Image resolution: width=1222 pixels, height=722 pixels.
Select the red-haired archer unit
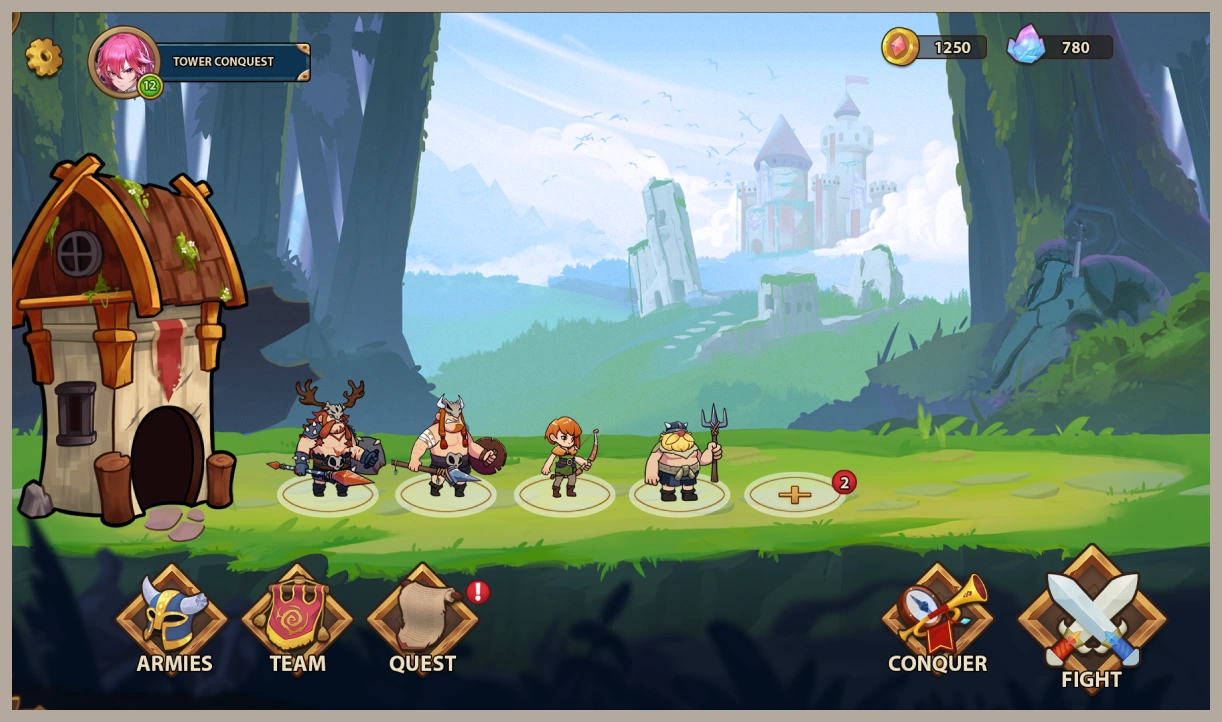565,458
